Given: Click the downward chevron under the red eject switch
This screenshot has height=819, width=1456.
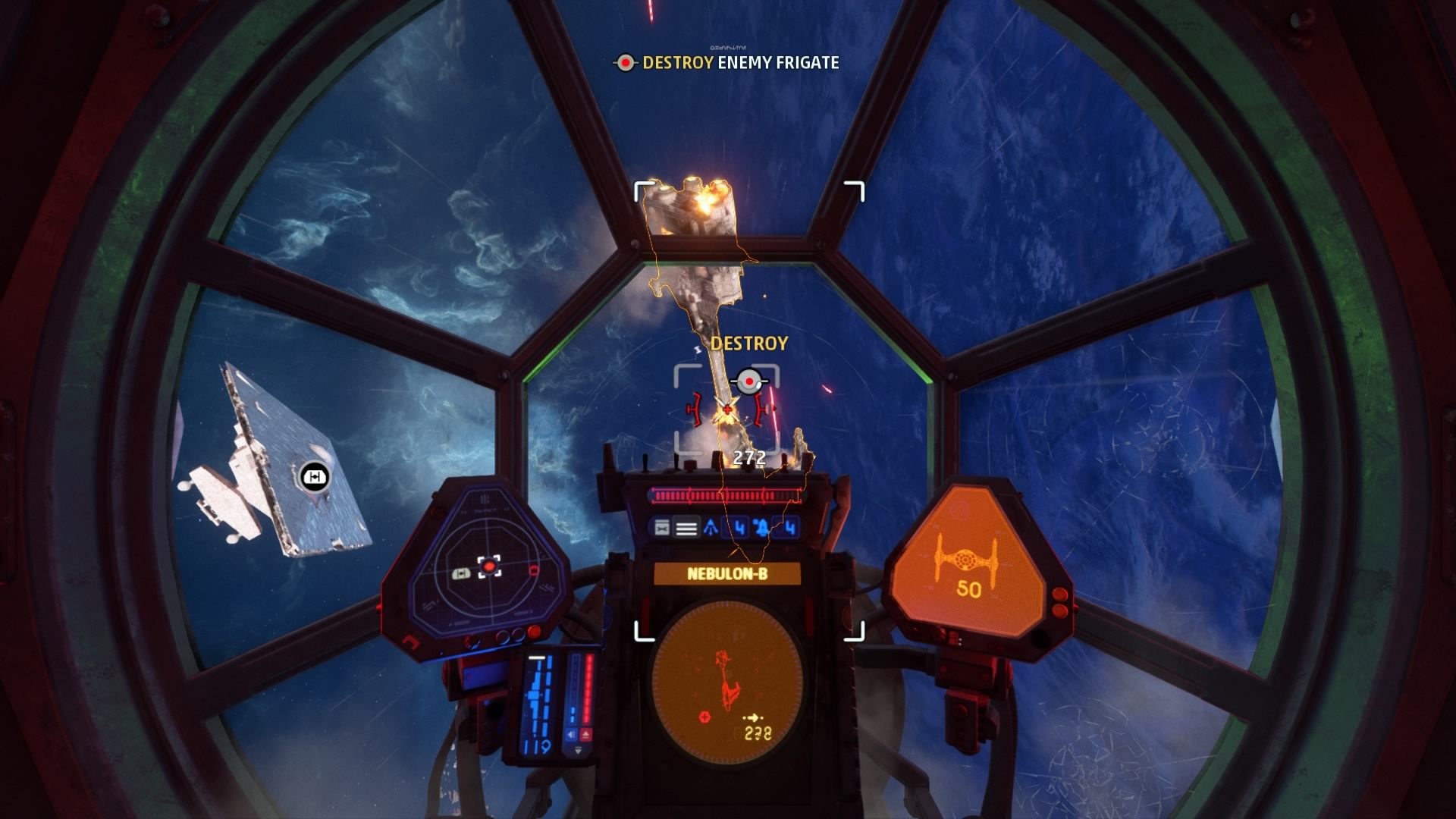Looking at the screenshot, I should 579,750.
